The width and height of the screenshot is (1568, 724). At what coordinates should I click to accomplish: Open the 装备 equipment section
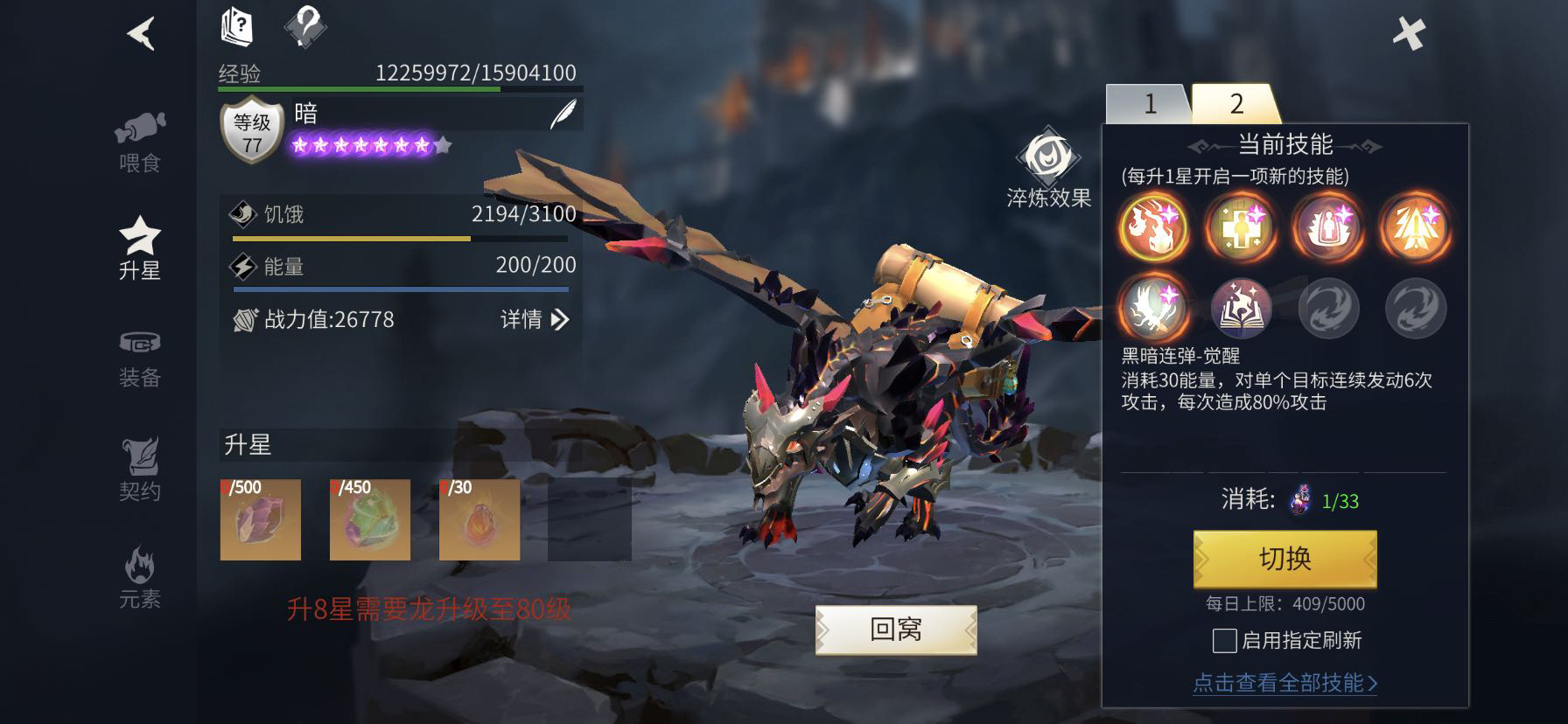(x=140, y=359)
